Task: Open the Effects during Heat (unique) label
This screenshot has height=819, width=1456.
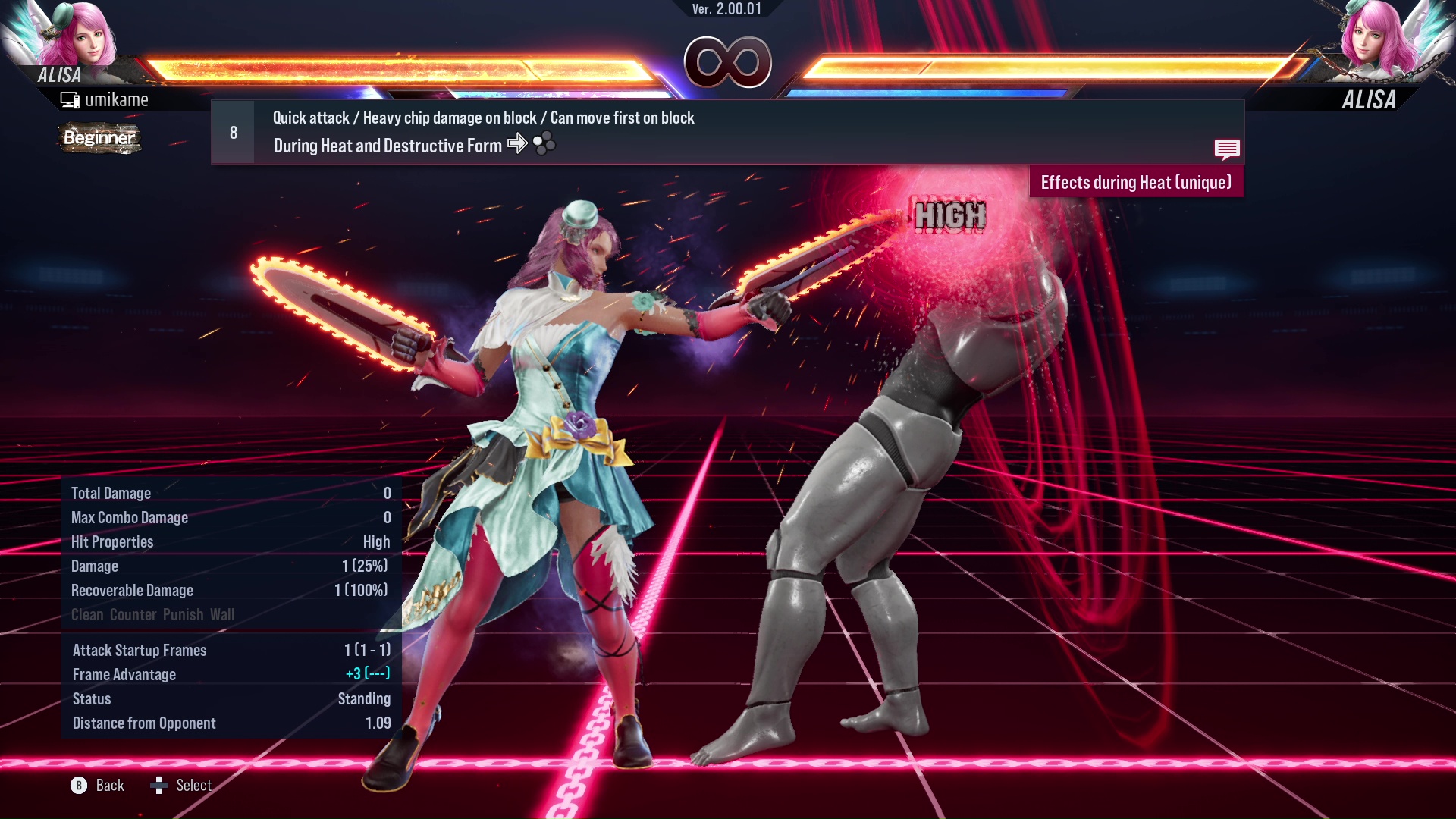Action: point(1135,182)
